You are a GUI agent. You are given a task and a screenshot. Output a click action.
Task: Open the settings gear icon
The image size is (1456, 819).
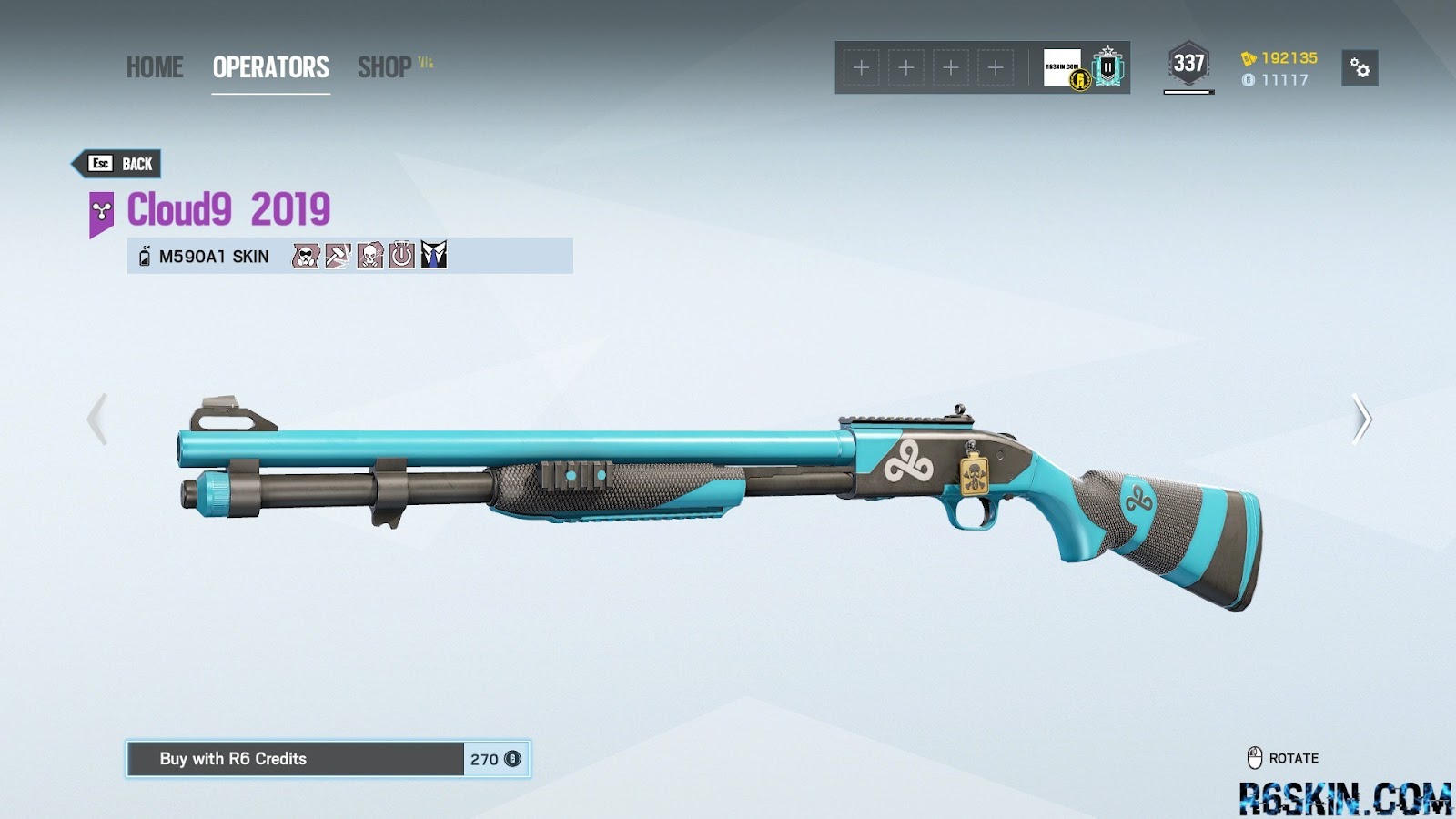[x=1358, y=67]
